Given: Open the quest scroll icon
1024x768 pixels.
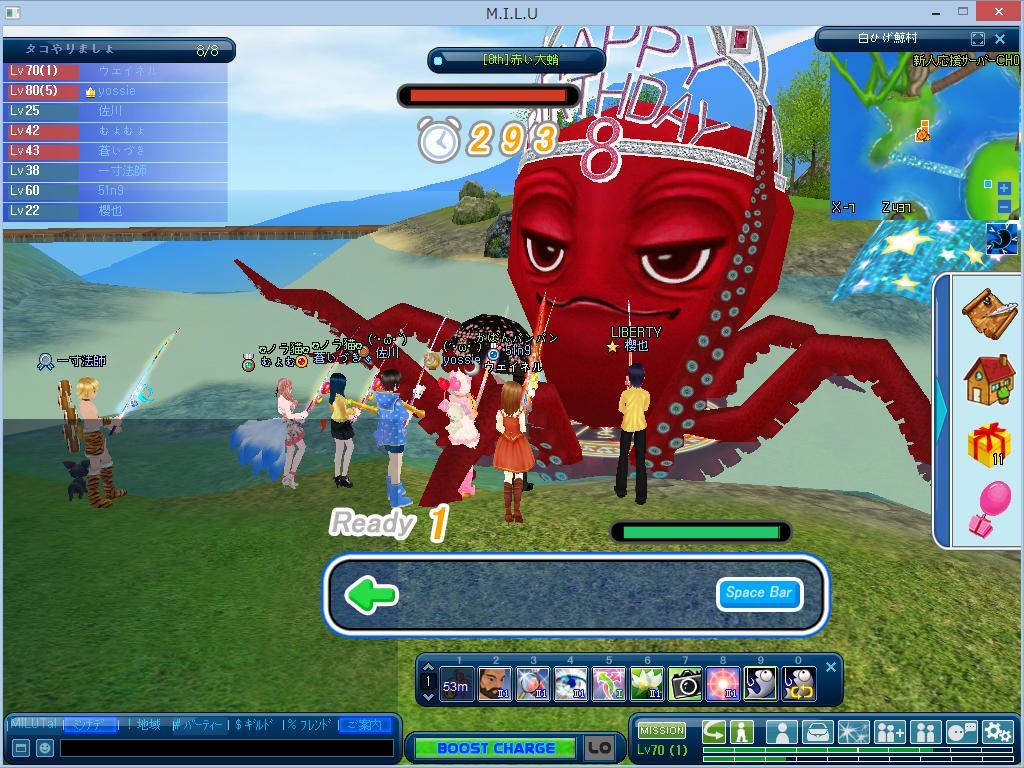Looking at the screenshot, I should [x=988, y=312].
